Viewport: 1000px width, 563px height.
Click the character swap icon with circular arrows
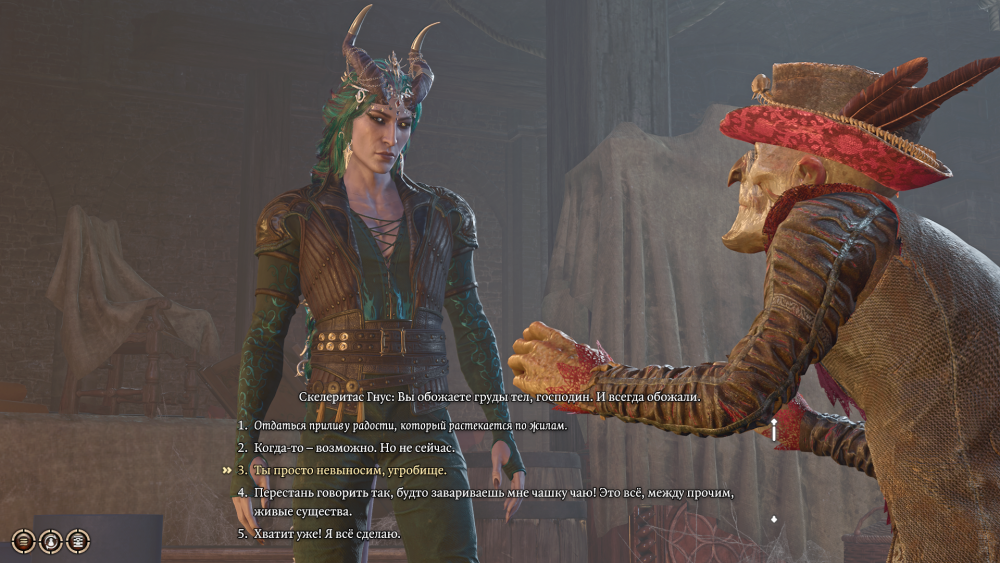point(50,541)
